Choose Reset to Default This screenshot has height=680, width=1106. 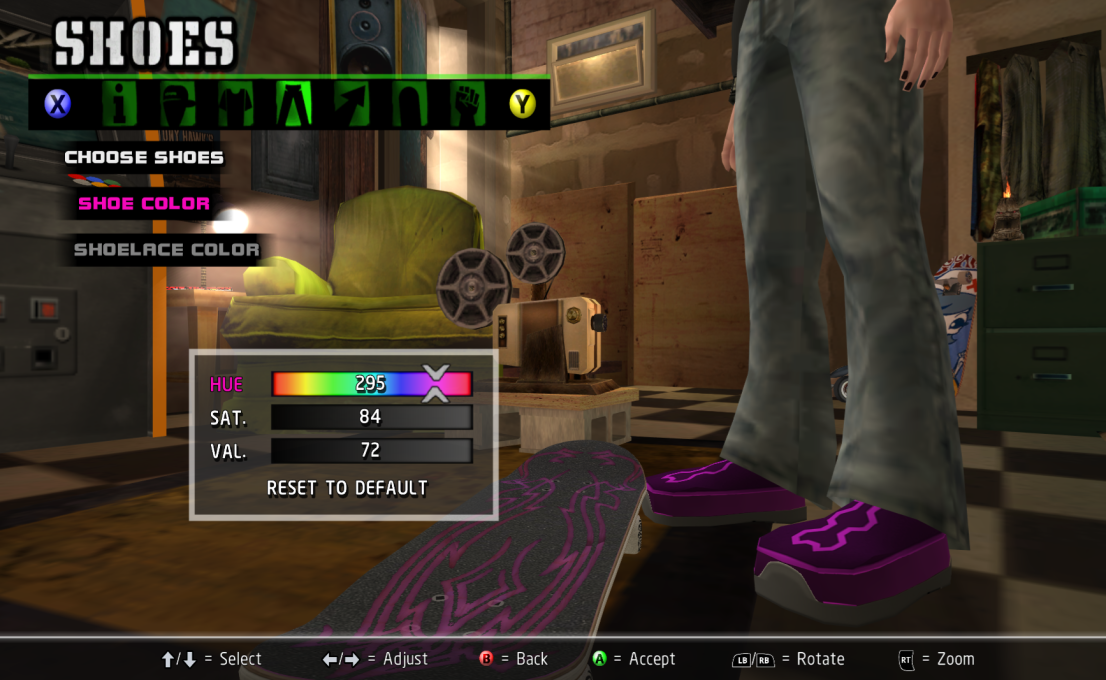pyautogui.click(x=347, y=488)
